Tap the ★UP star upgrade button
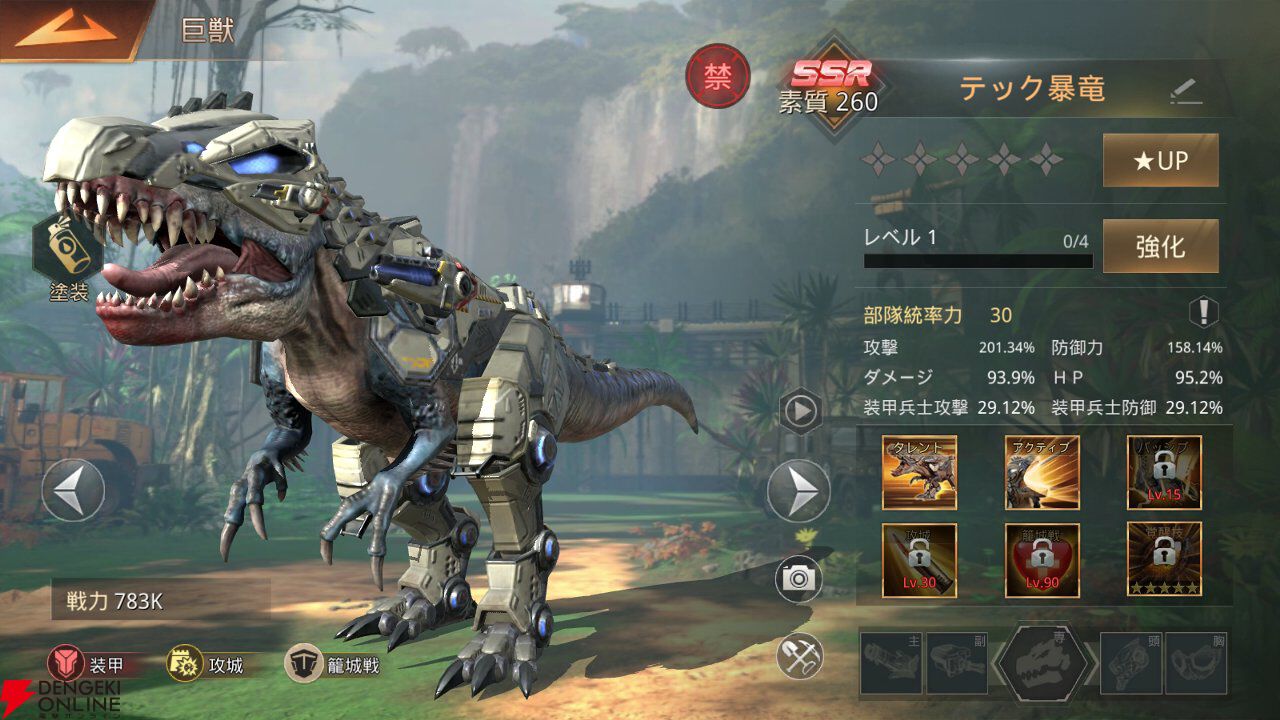The height and width of the screenshot is (720, 1280). (1160, 160)
